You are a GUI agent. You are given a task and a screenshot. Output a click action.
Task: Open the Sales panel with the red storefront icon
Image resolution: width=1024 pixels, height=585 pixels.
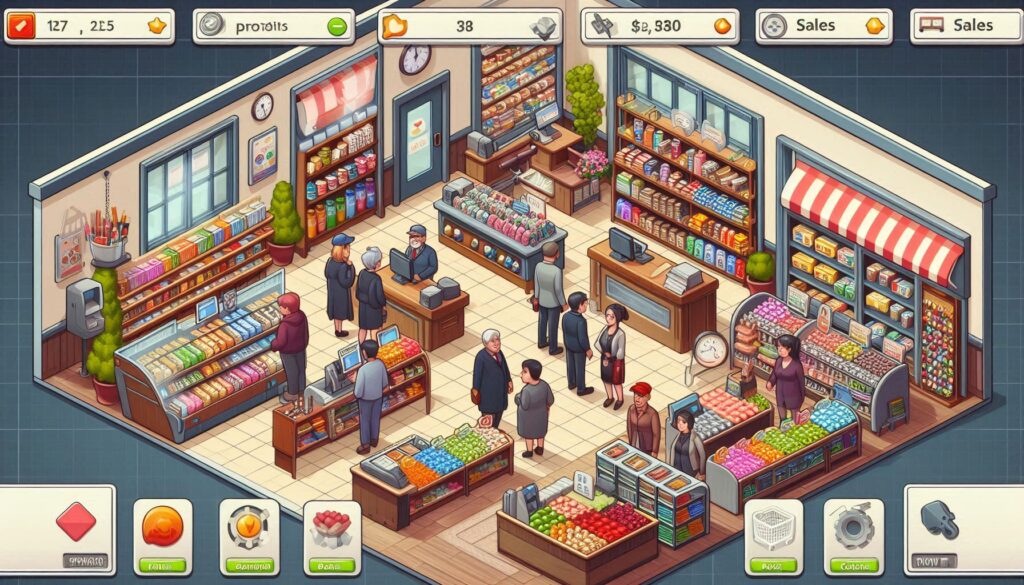tap(967, 27)
